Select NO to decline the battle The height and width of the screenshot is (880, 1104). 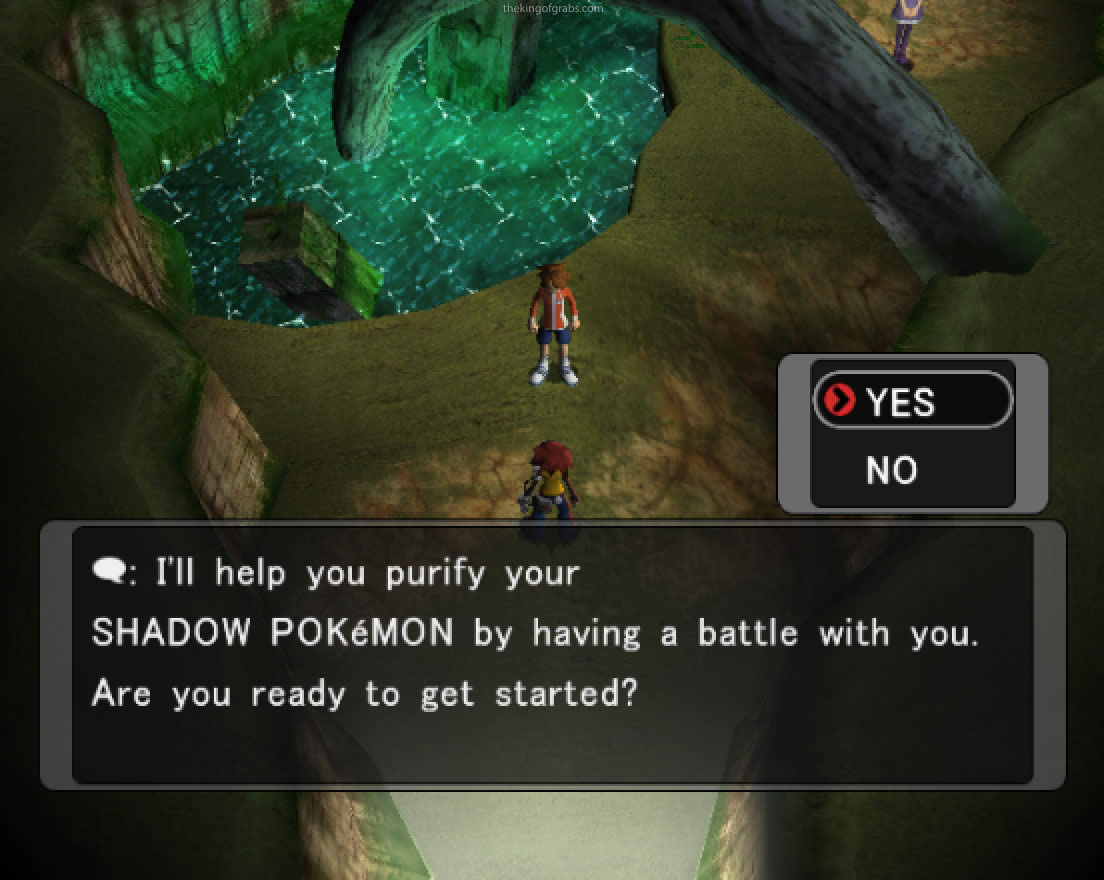[891, 469]
